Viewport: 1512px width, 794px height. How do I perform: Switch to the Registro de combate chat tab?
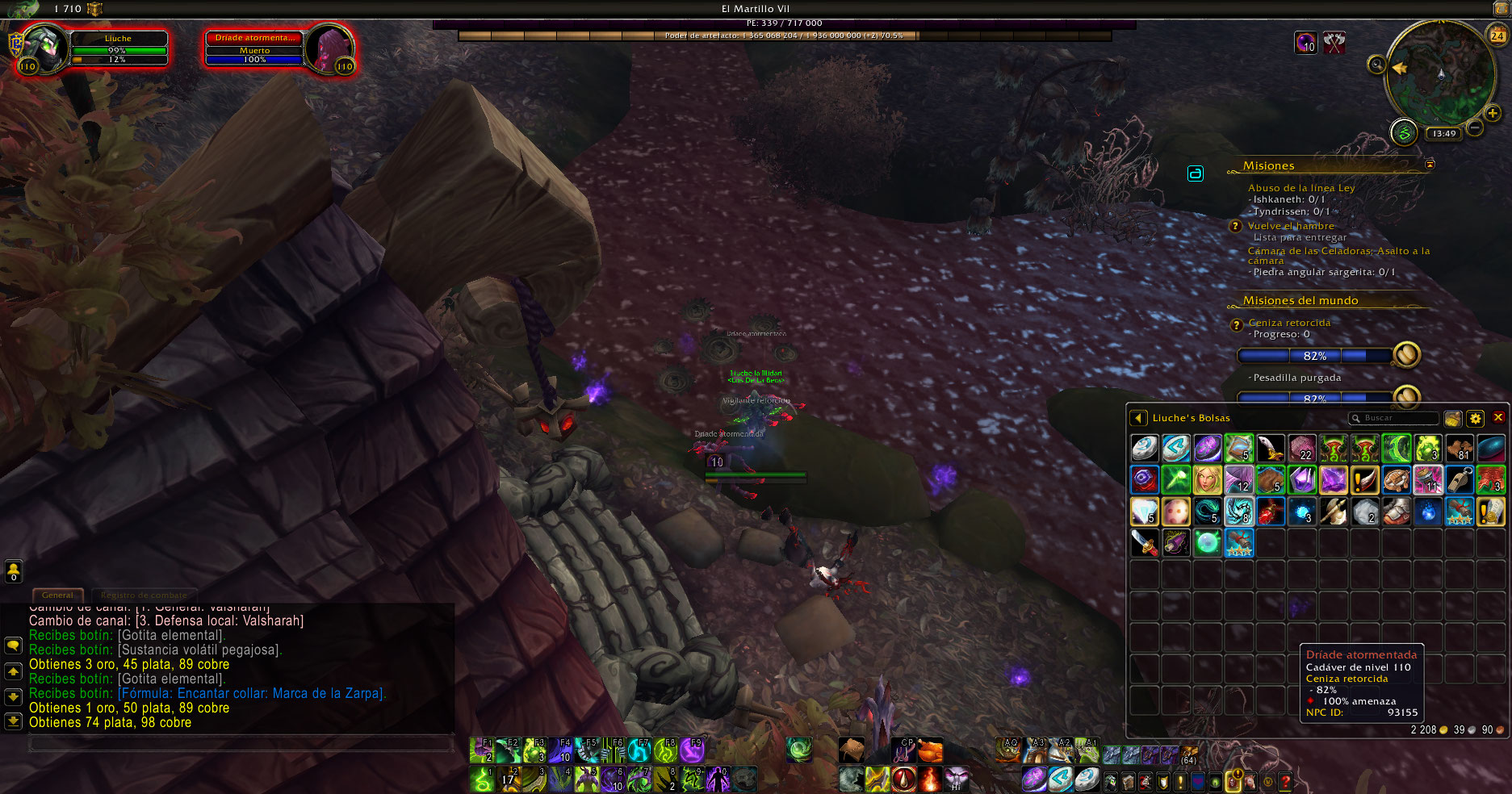pos(144,595)
